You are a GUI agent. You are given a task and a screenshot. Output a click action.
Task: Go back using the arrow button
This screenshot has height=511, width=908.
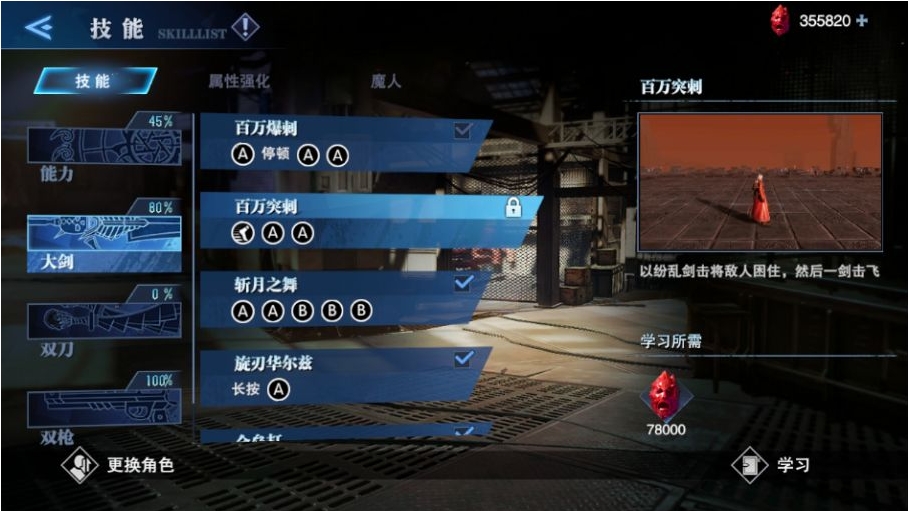pyautogui.click(x=38, y=27)
